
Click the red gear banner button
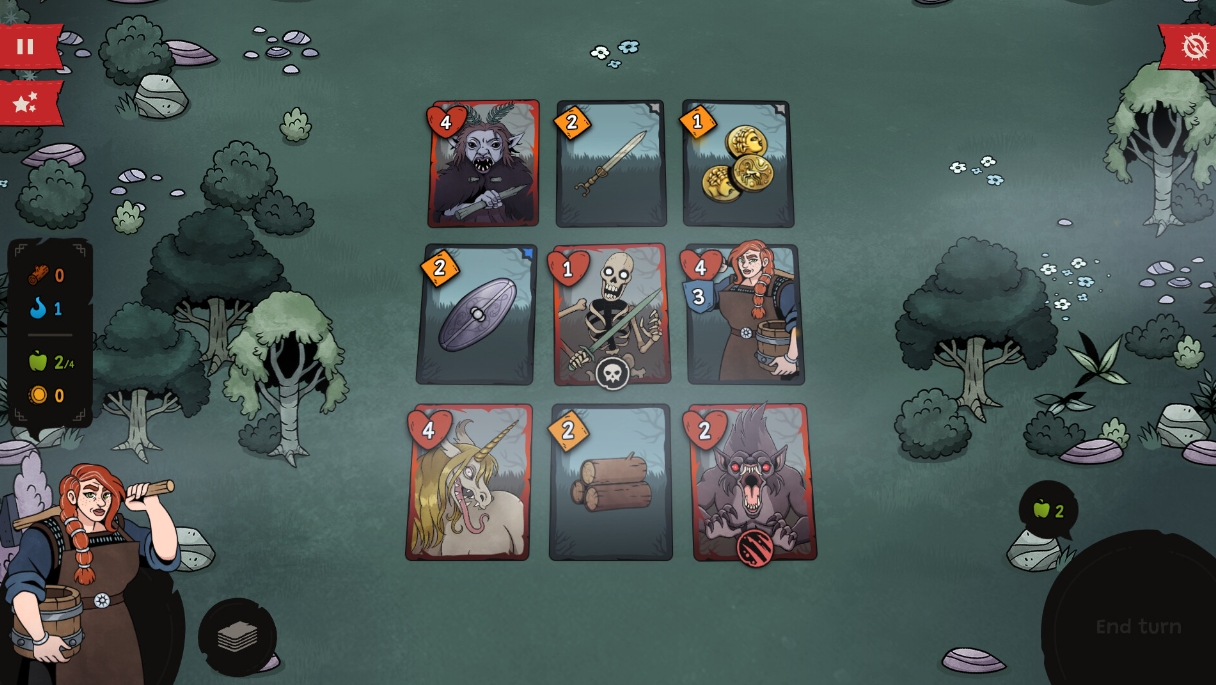1194,46
